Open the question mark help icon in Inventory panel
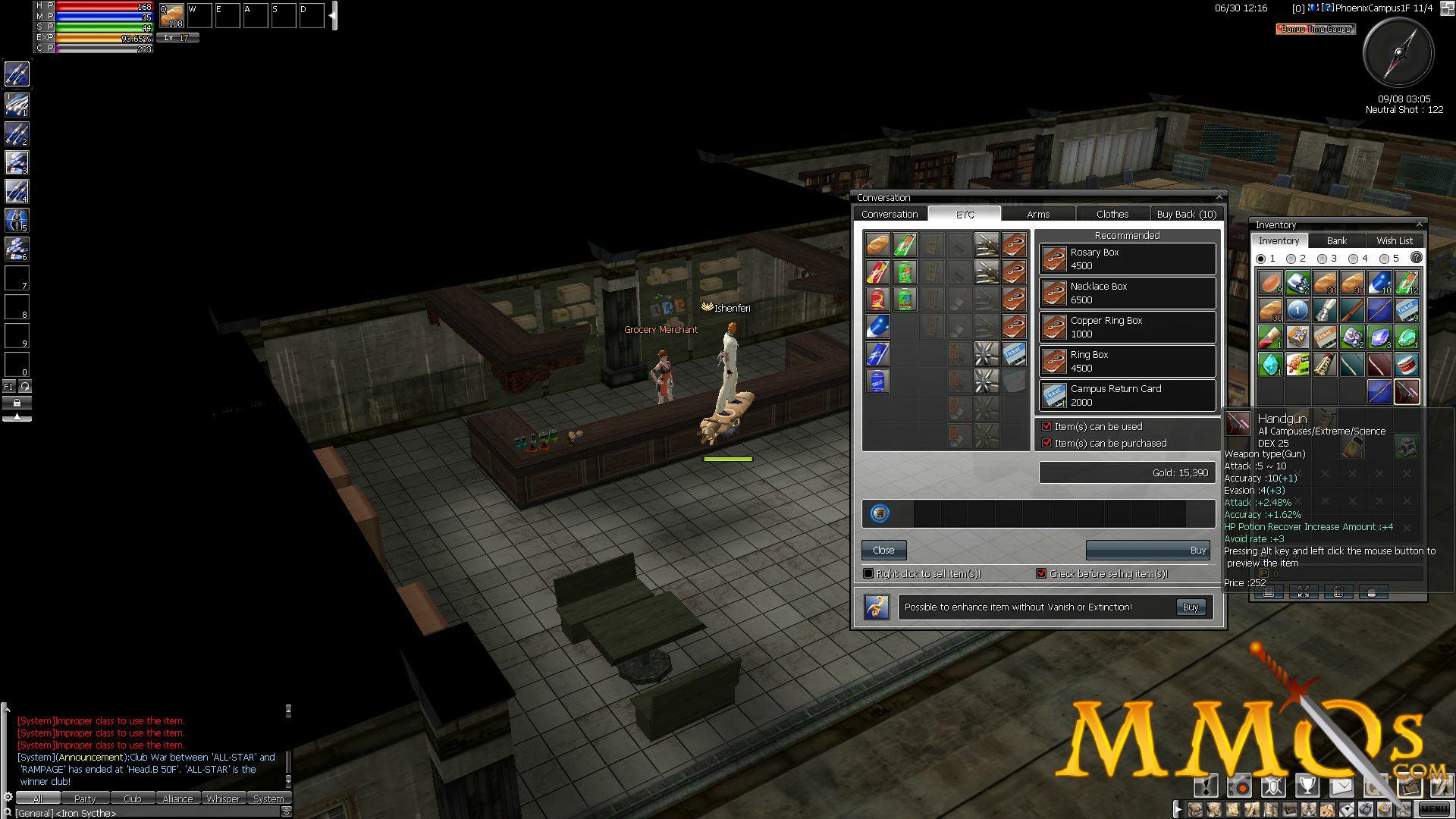 tap(1415, 258)
